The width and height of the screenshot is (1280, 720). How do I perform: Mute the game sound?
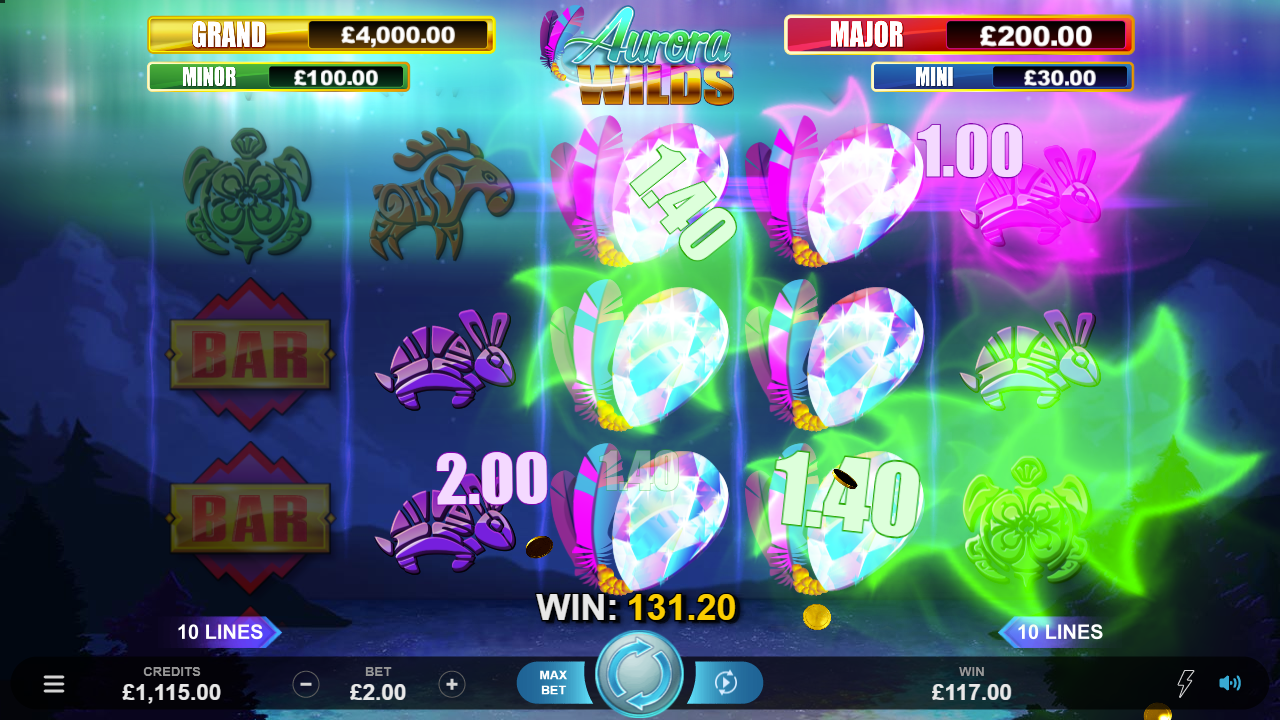[x=1229, y=683]
